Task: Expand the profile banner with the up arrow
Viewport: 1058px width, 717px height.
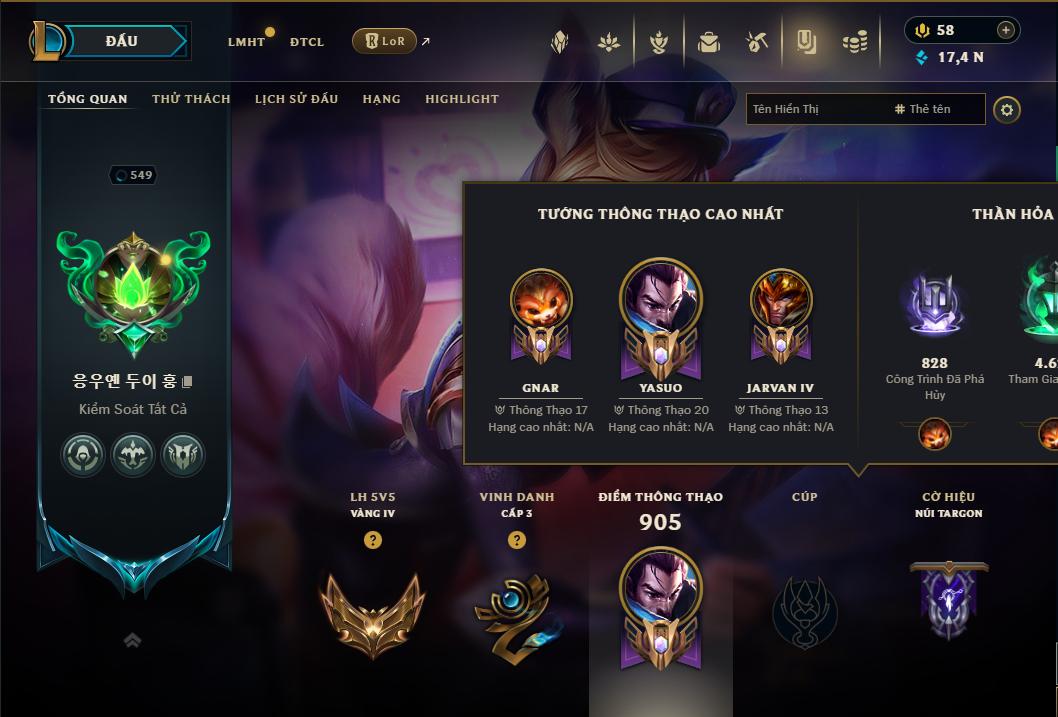Action: pyautogui.click(x=132, y=641)
